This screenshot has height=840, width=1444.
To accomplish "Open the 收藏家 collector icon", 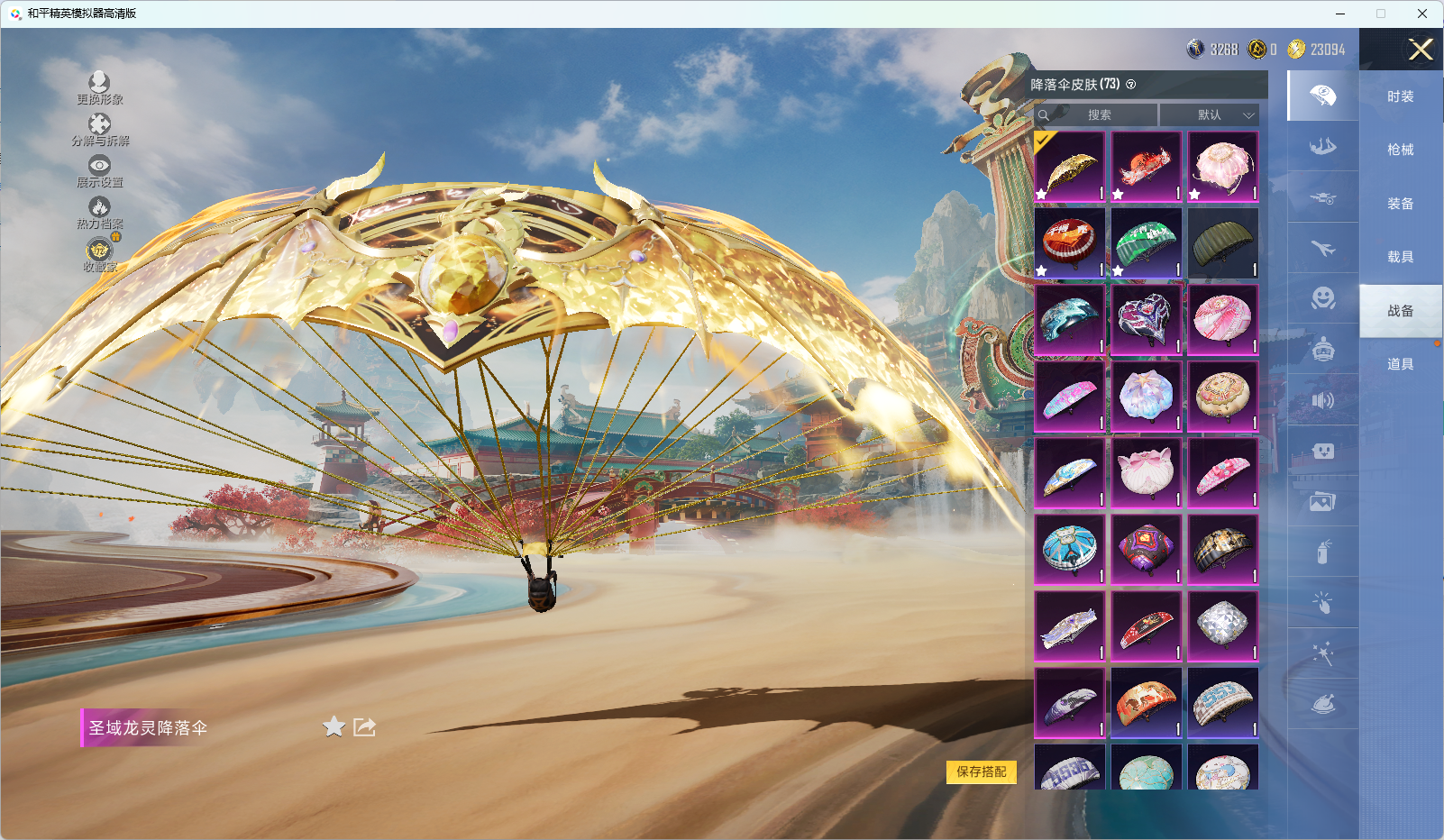I will [99, 254].
